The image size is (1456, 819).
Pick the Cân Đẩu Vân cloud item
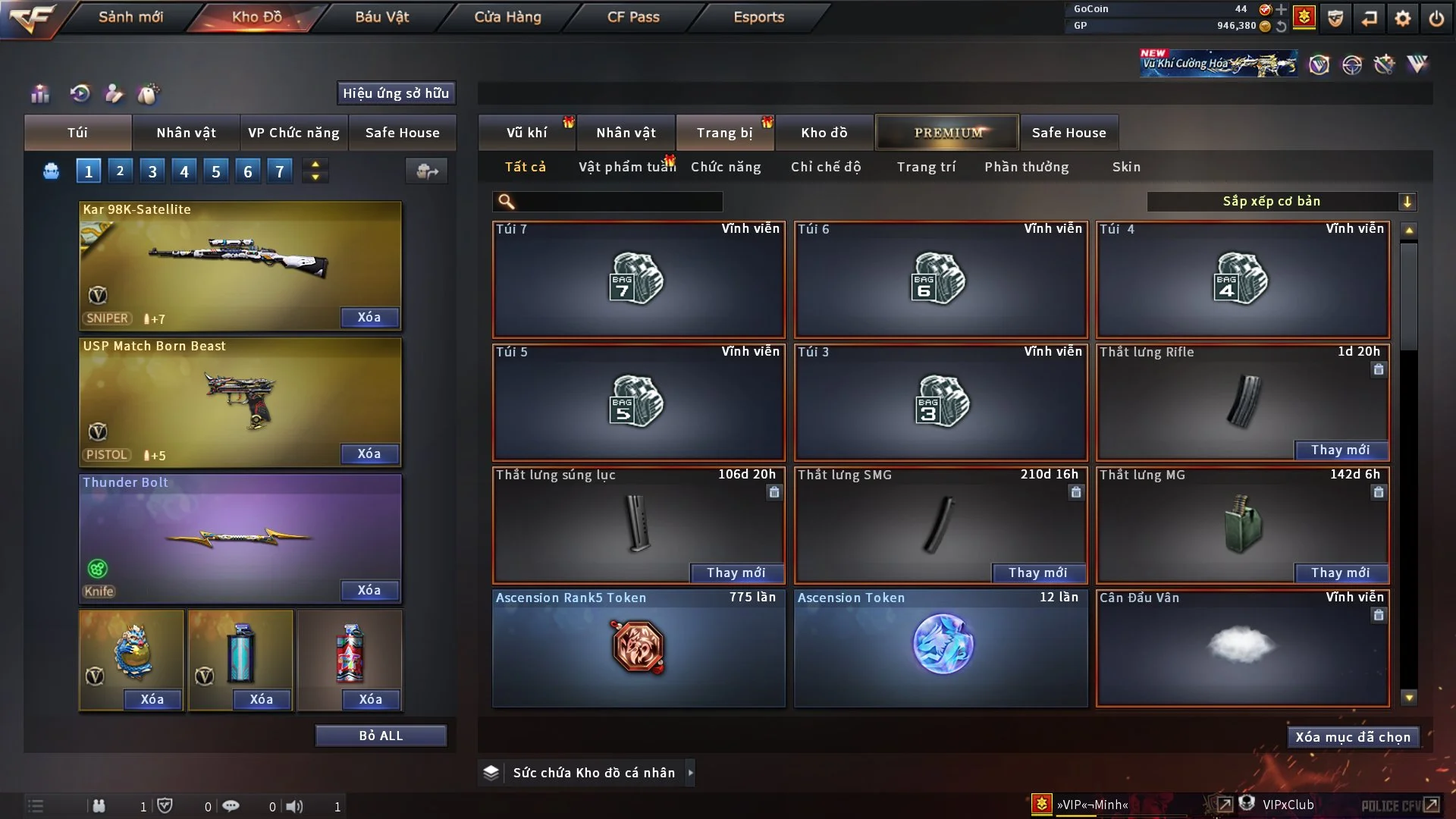pyautogui.click(x=1242, y=648)
